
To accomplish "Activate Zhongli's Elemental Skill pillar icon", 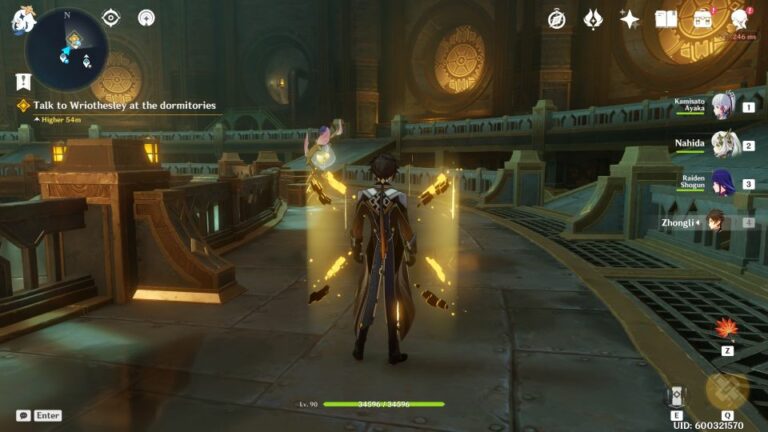I will pyautogui.click(x=677, y=395).
